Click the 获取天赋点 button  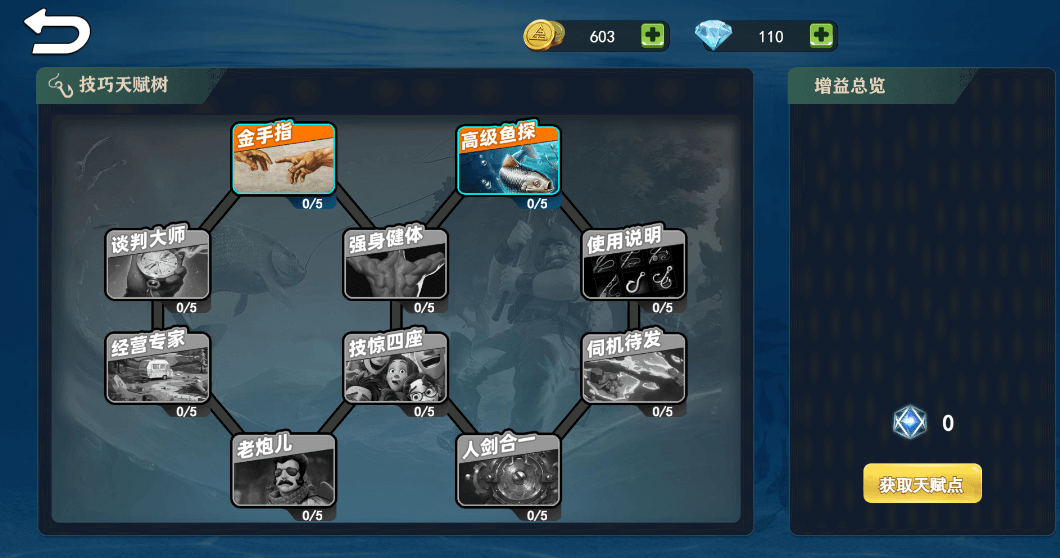[x=922, y=485]
